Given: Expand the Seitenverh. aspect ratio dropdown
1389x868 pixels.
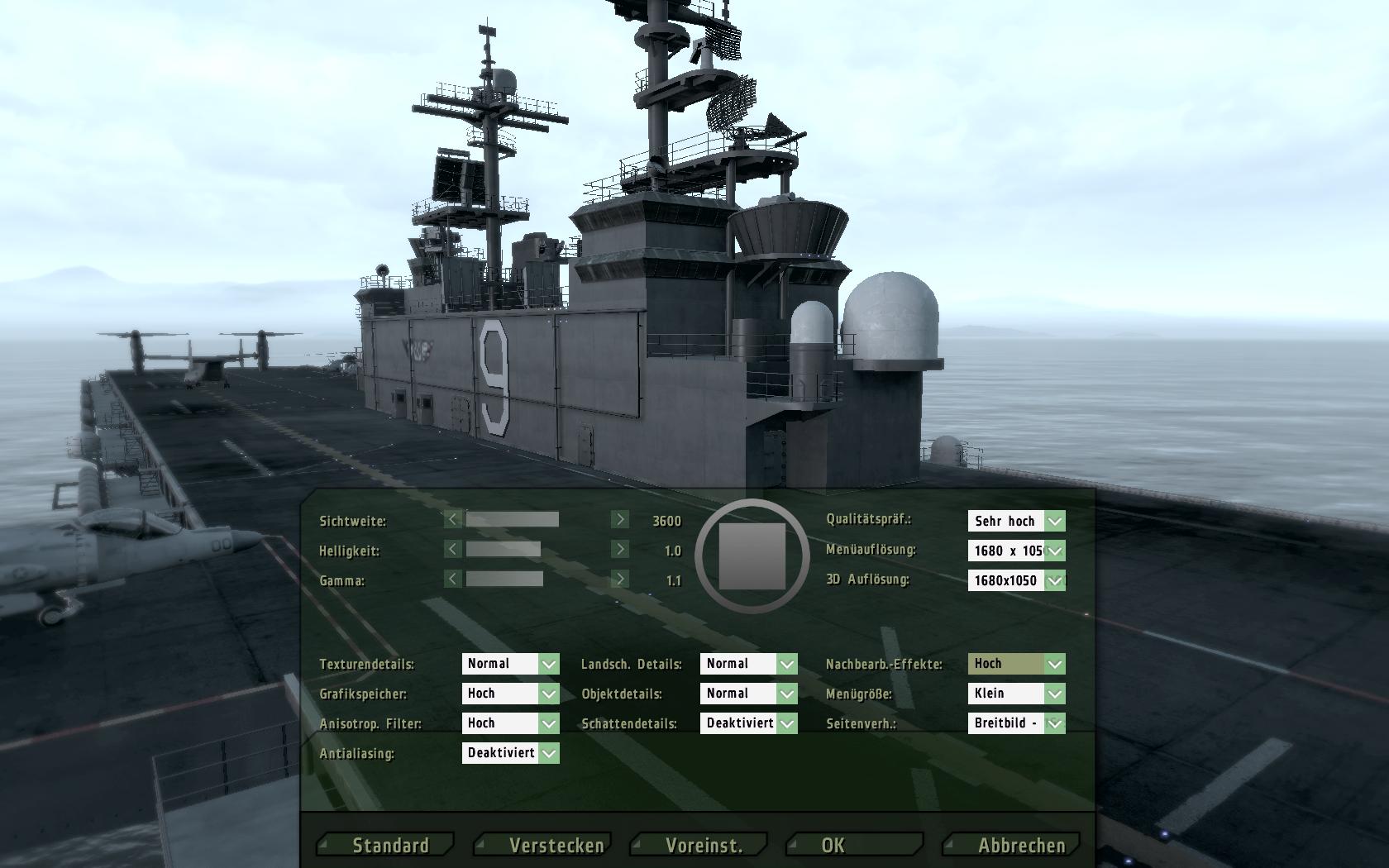Looking at the screenshot, I should point(1054,723).
